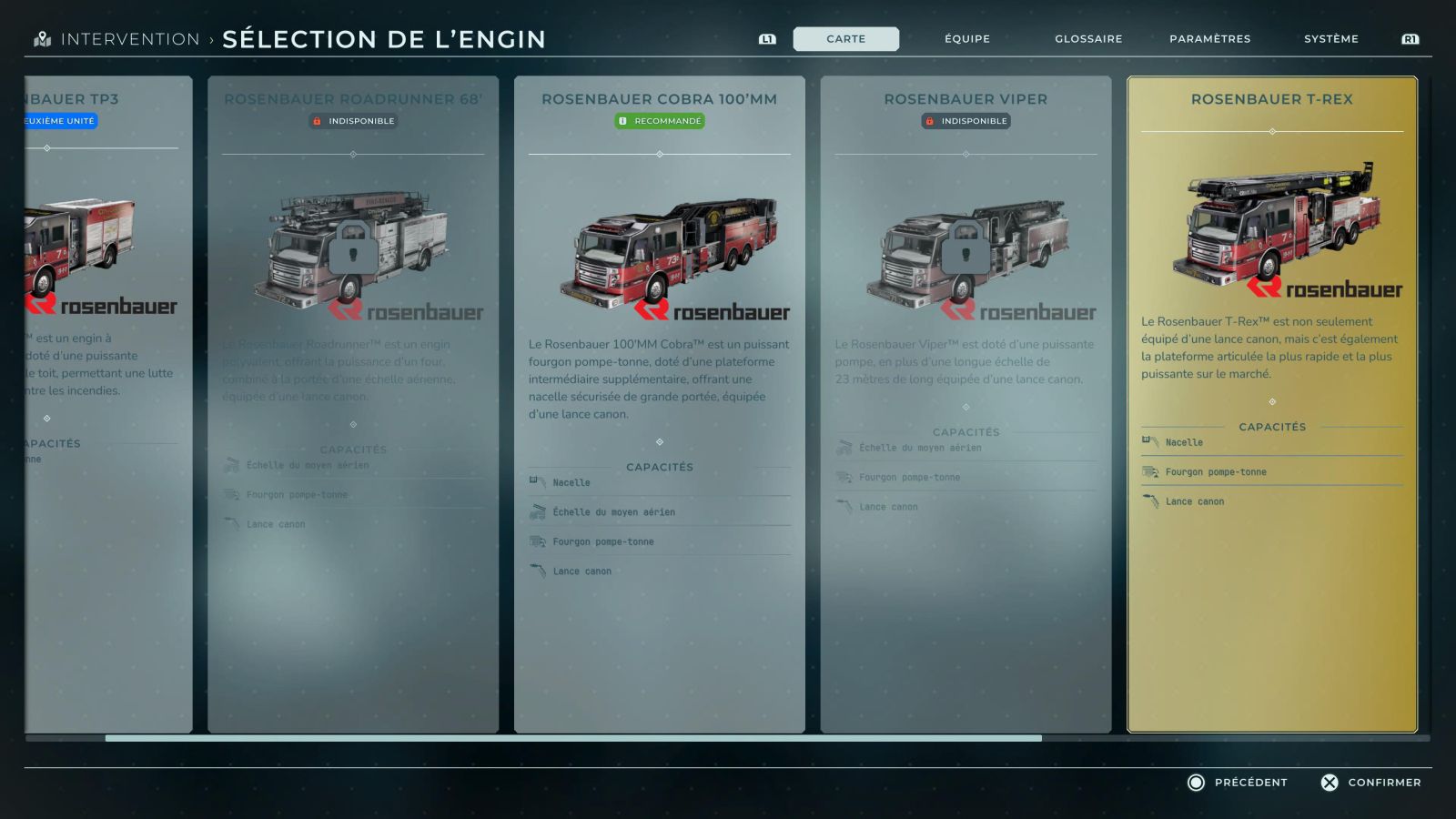Select the Rosenbauer T-Rex card
This screenshot has width=1456, height=819.
pos(1271,404)
